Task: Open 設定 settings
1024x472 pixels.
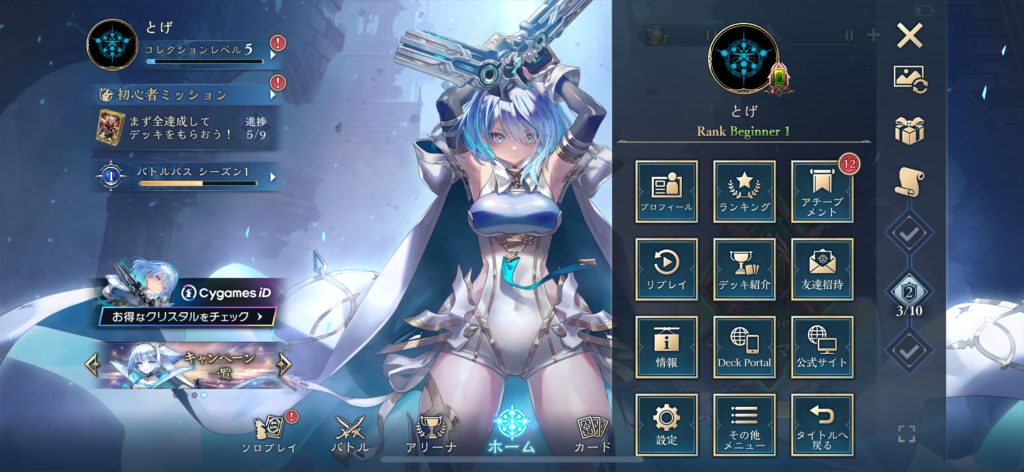Action: [666, 425]
